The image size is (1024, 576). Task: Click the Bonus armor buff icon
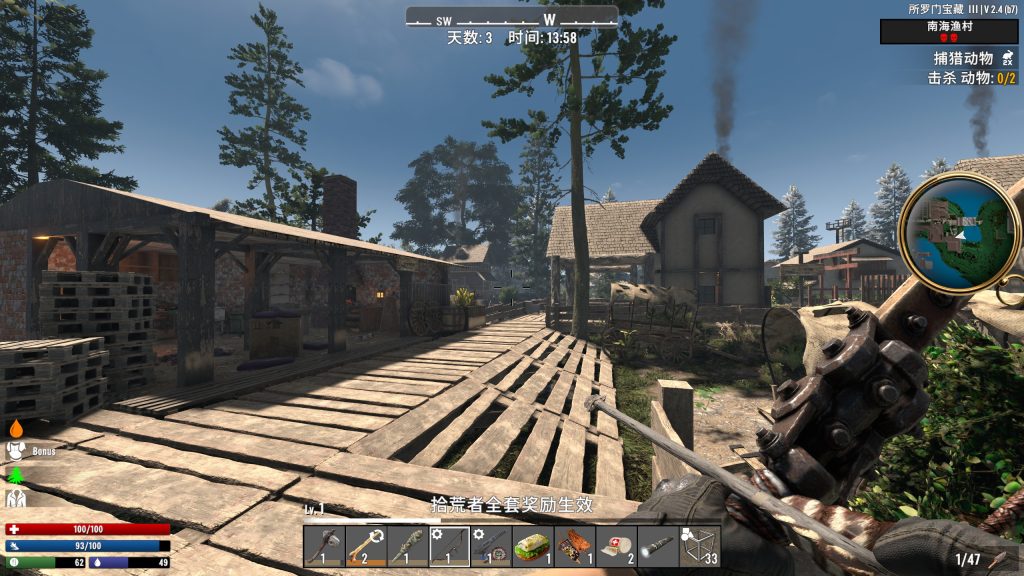(17, 451)
